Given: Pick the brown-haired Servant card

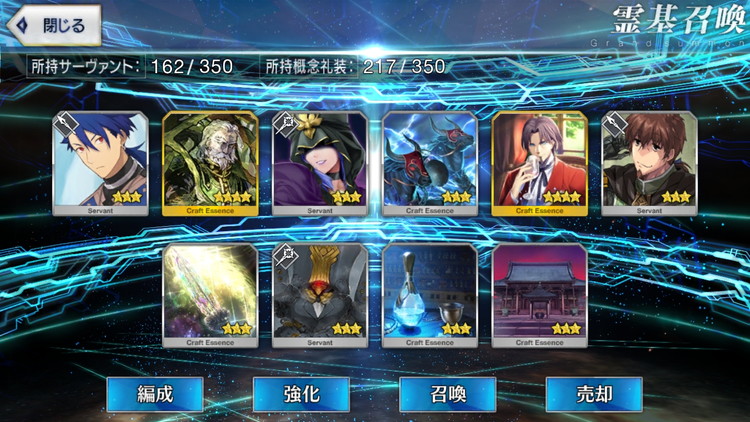Looking at the screenshot, I should [649, 163].
